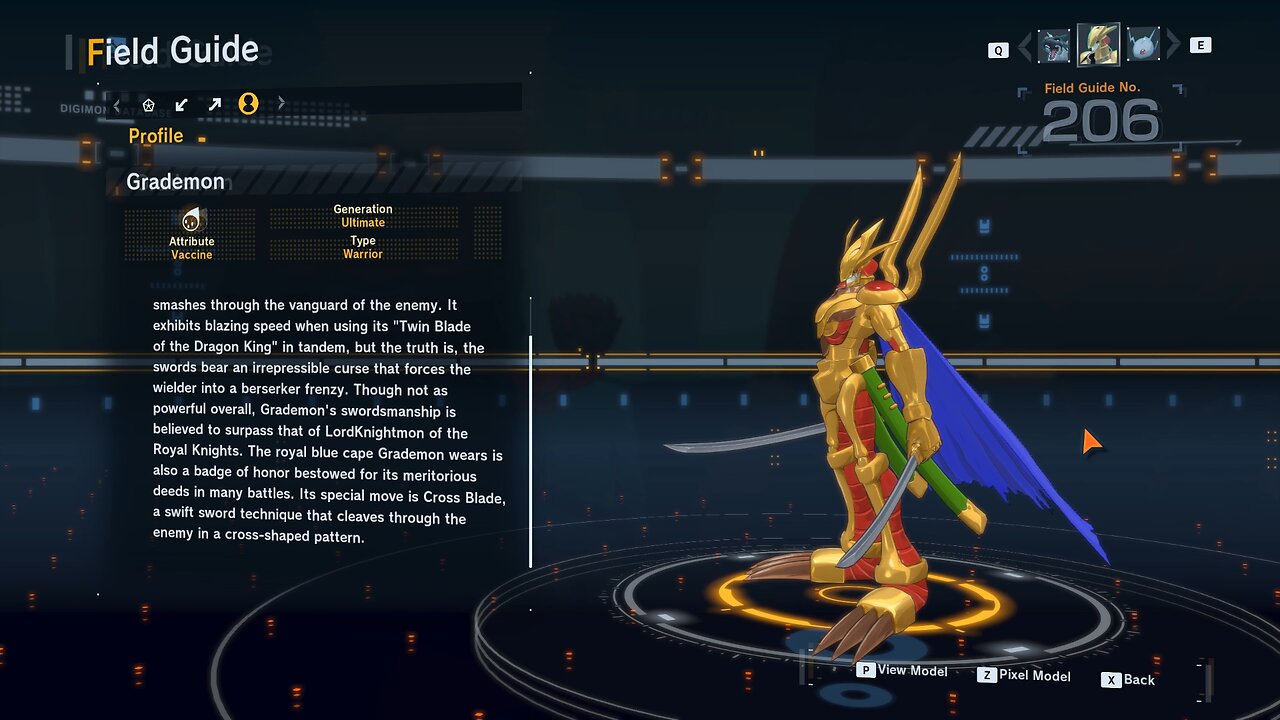Go to previous Field Guide entry arrow
1280x720 pixels.
(1024, 46)
